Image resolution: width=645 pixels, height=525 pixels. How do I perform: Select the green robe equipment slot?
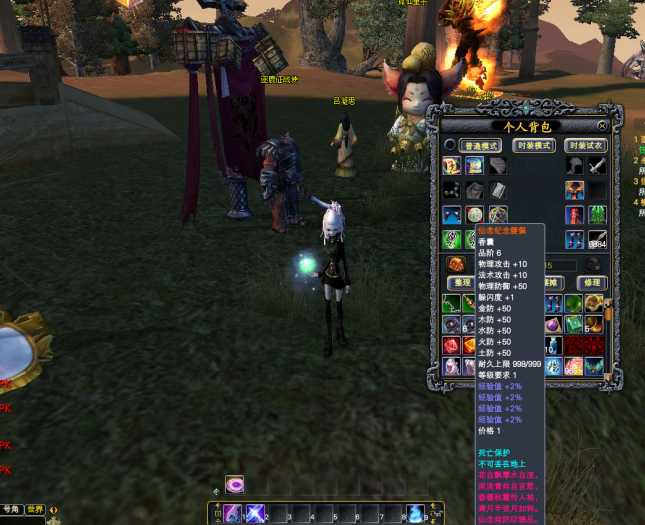click(x=597, y=215)
